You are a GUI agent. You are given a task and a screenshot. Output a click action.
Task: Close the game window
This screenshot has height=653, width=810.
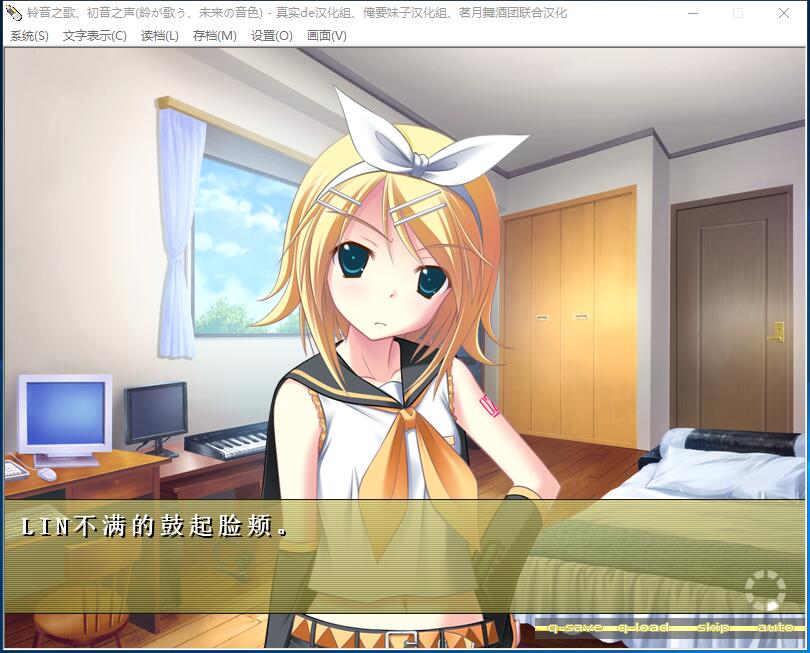coord(784,13)
